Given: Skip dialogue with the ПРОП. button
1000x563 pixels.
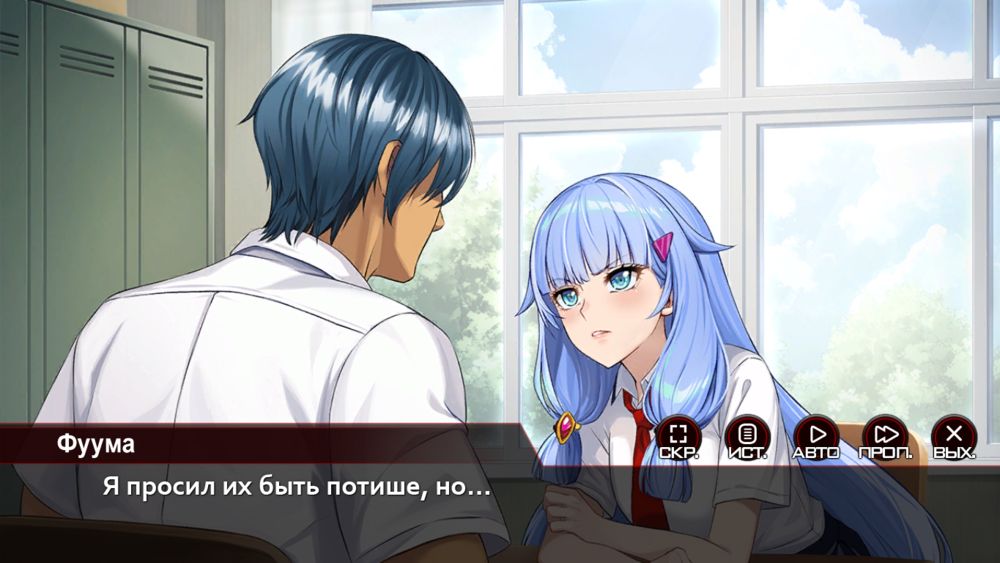Looking at the screenshot, I should (885, 436).
